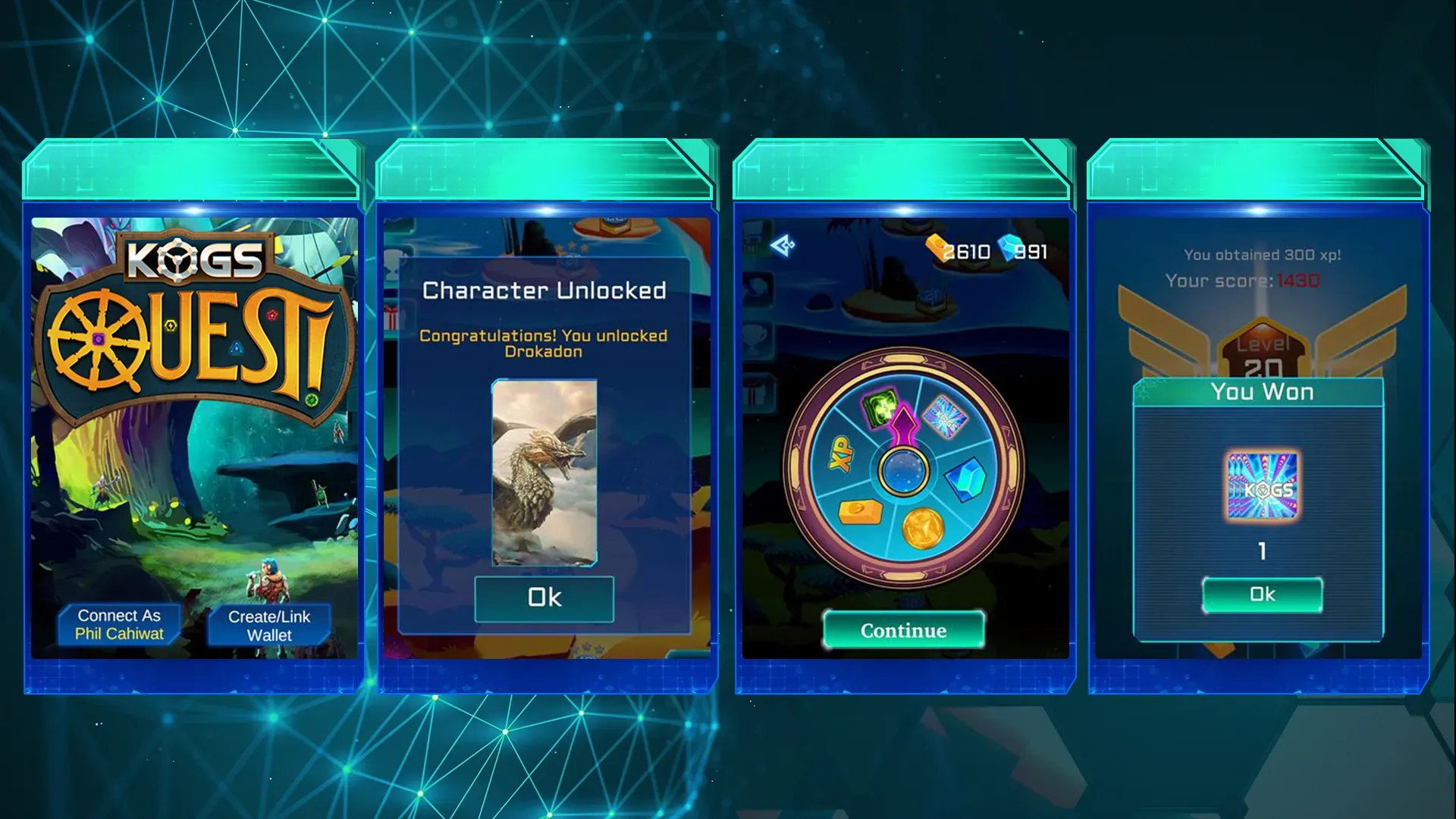The width and height of the screenshot is (1456, 819).
Task: Click the center hub of the prize wheel
Action: coord(902,473)
